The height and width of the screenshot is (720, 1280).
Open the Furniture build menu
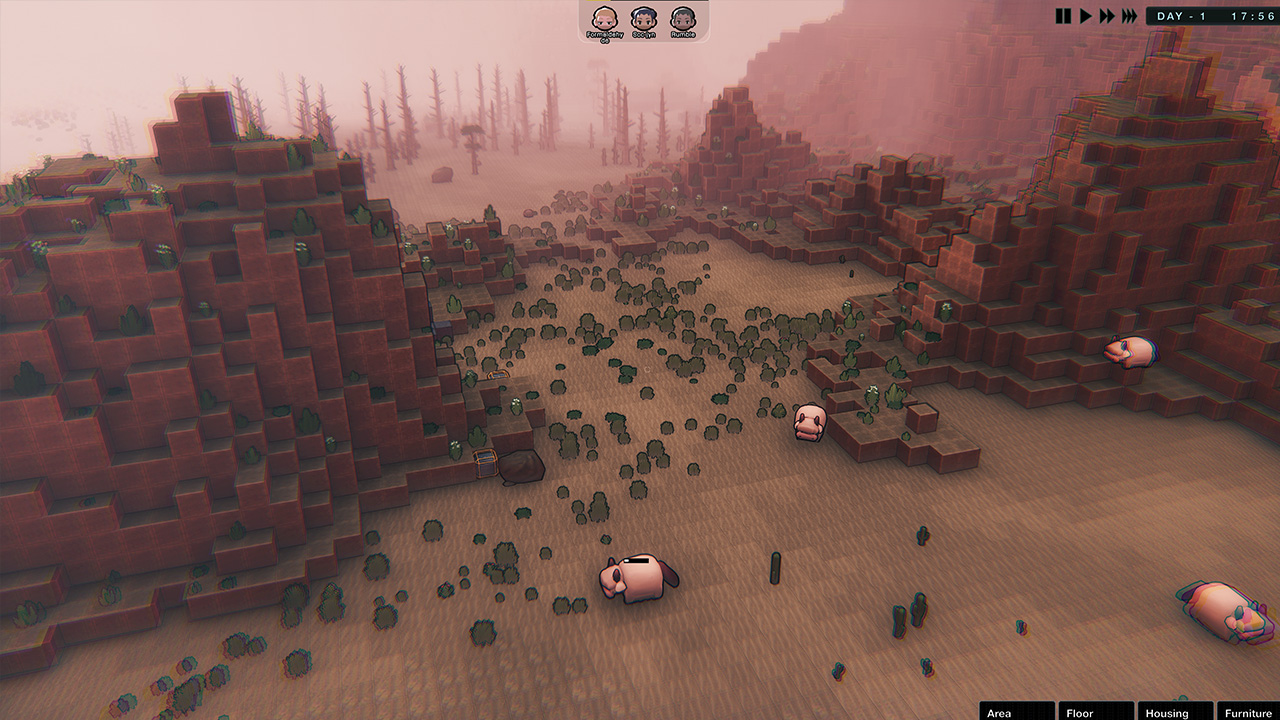(x=1249, y=712)
